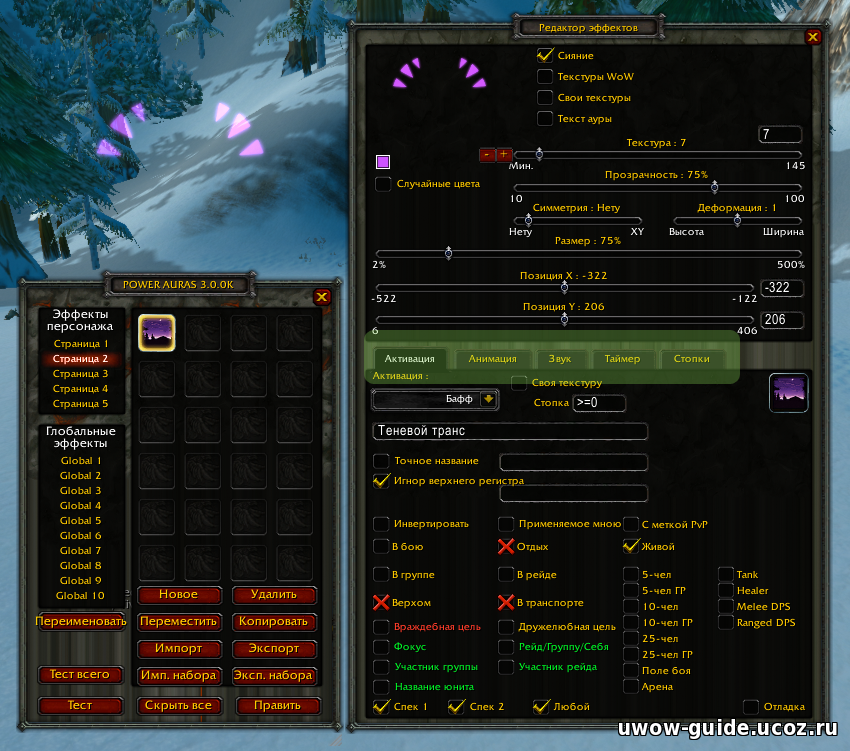
Task: Enable the Текстуры WoW checkbox
Action: [545, 77]
